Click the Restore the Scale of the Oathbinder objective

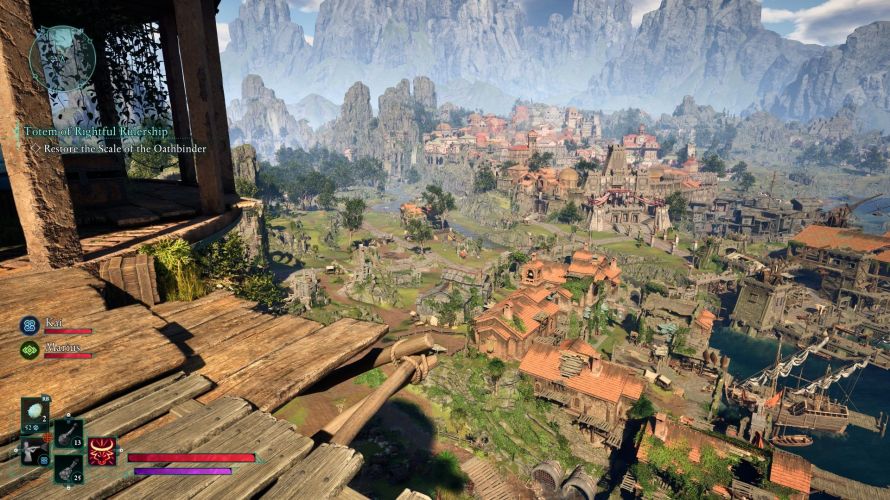point(122,148)
